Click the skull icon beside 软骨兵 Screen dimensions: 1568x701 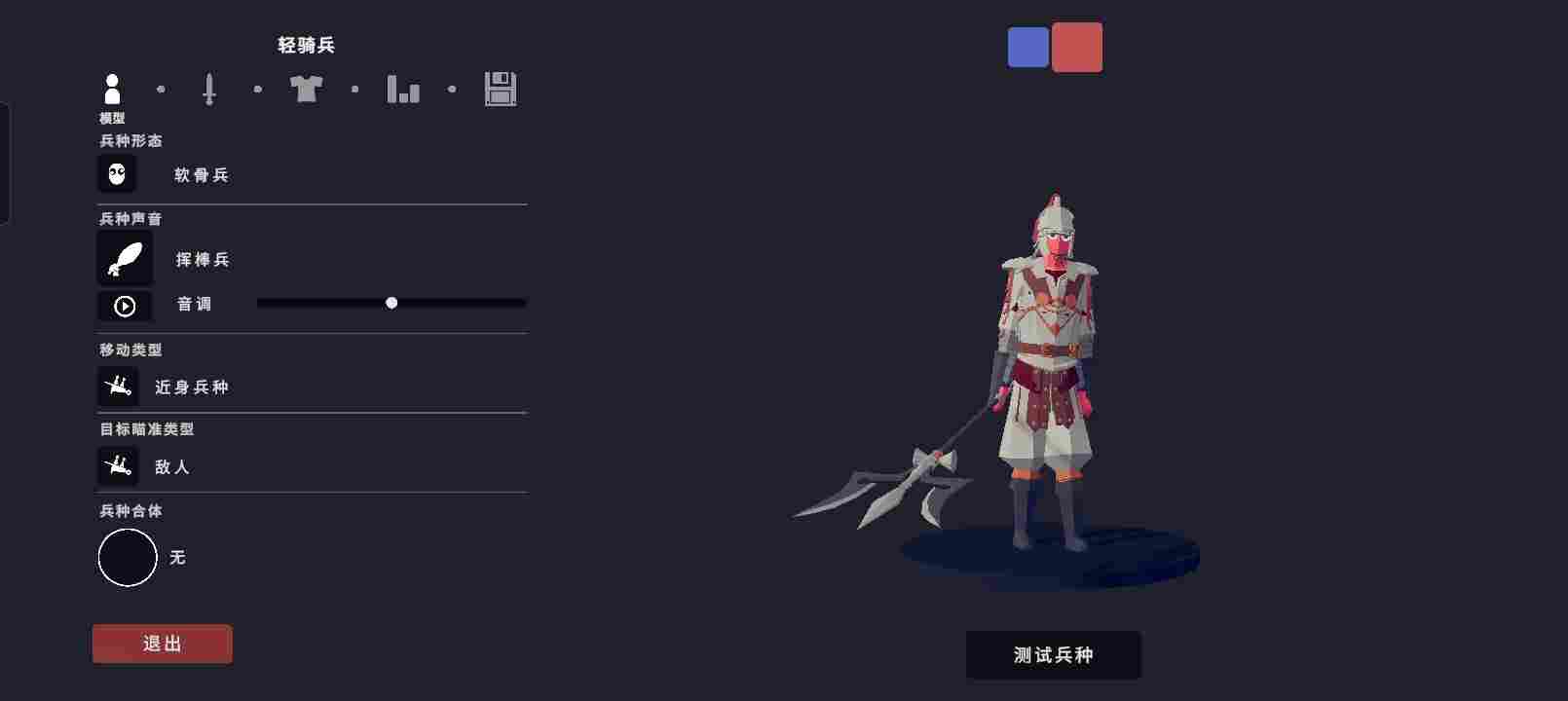(x=119, y=173)
